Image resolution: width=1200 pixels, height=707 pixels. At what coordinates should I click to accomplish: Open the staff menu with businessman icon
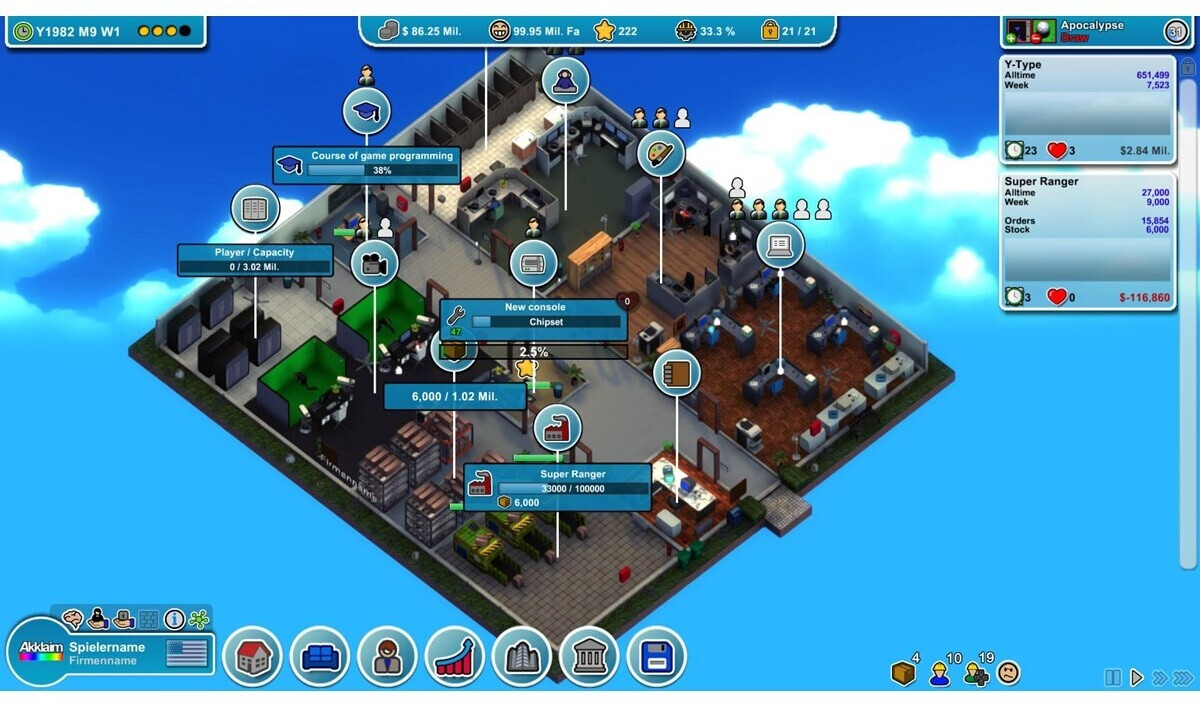(387, 657)
